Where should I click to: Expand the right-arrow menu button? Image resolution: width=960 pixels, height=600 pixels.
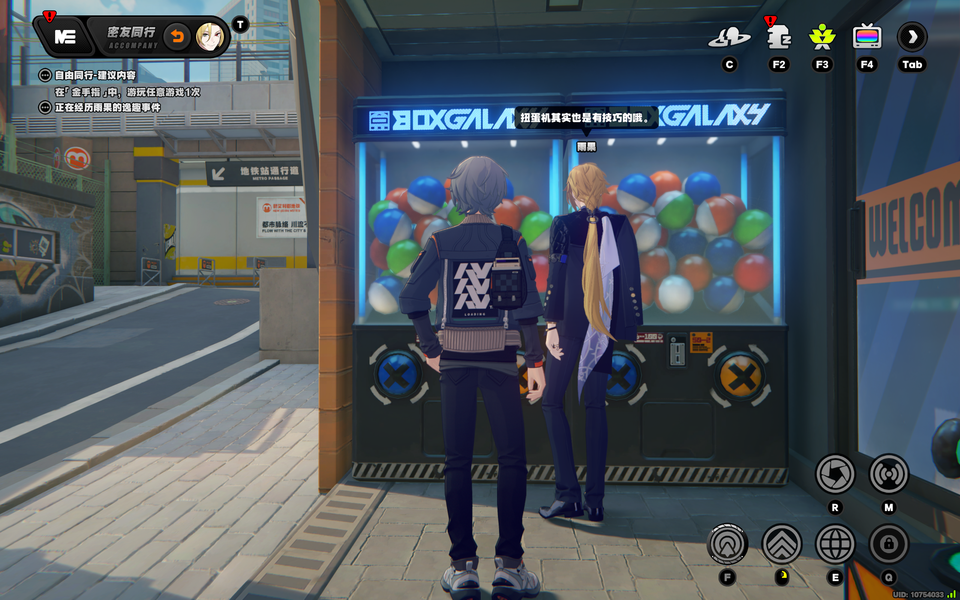click(912, 38)
